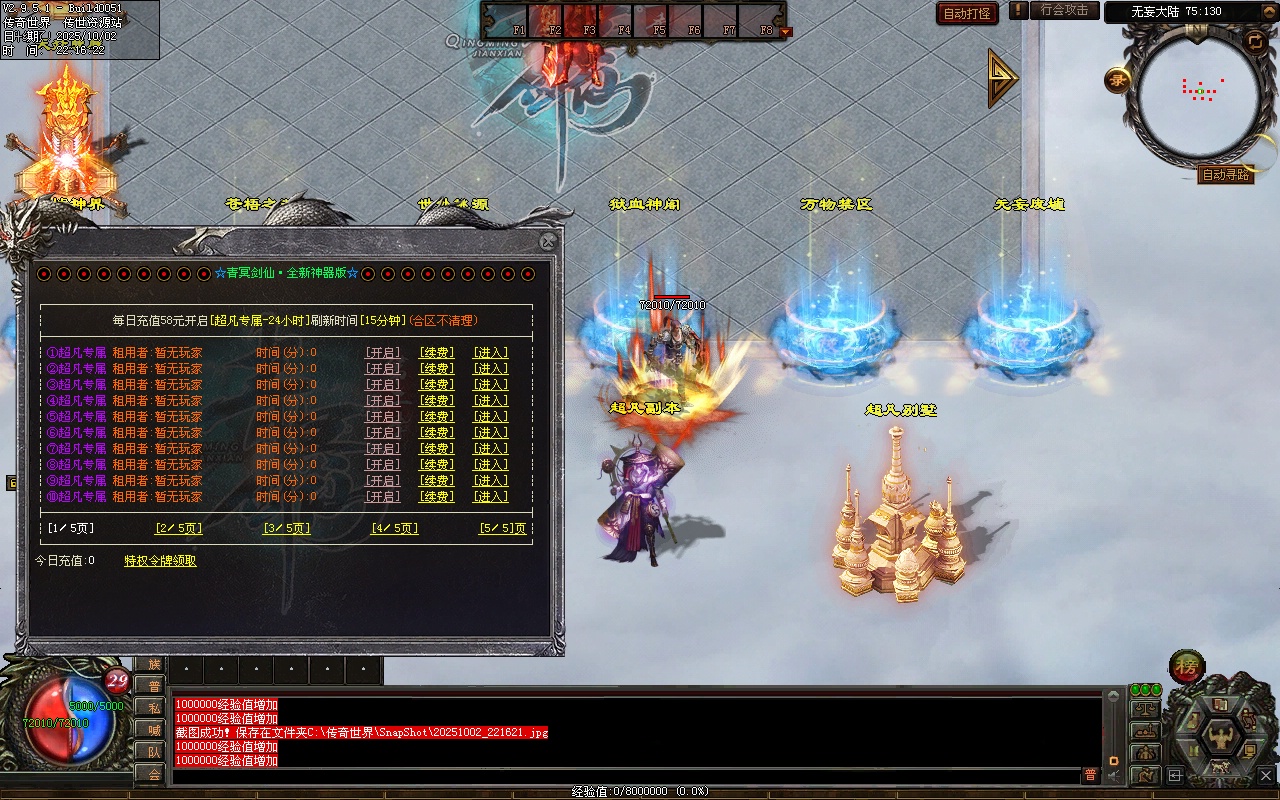Jump to page 5/5 of the list

tap(502, 529)
